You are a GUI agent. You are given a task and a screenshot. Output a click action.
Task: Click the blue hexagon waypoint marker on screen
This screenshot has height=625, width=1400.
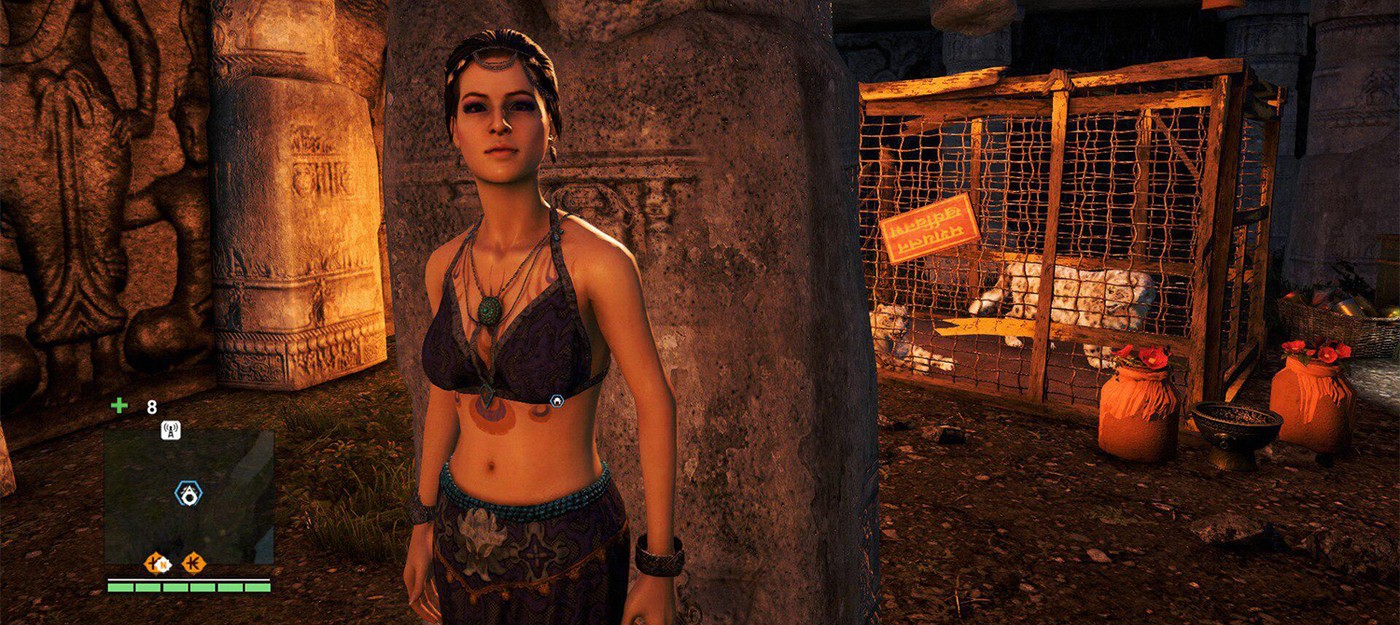[x=557, y=400]
